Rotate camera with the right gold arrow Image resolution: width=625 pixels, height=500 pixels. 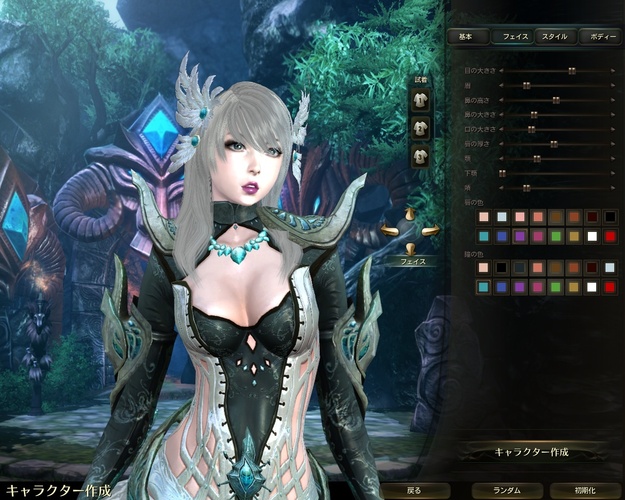[x=431, y=232]
